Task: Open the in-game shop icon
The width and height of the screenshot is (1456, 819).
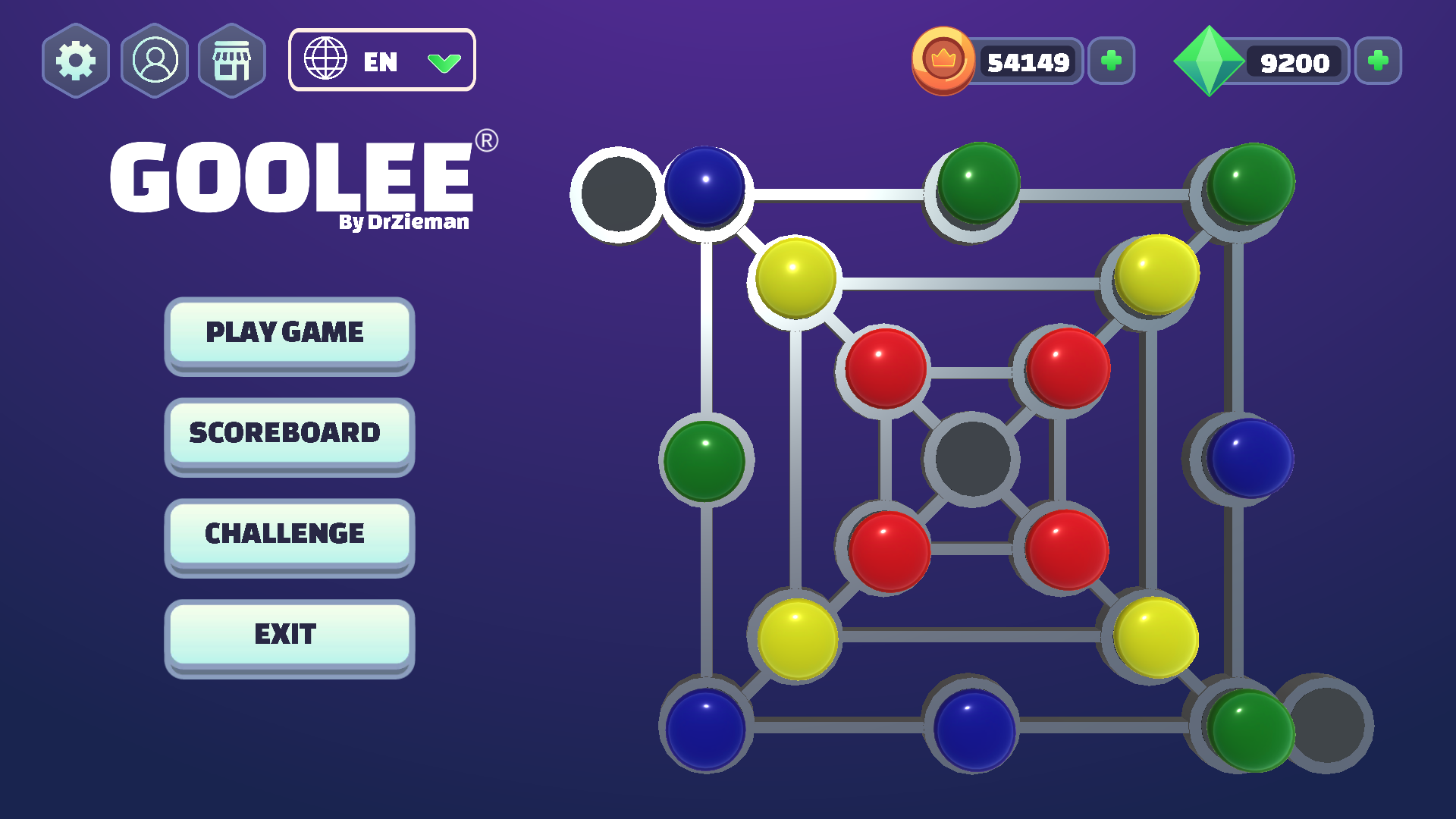Action: click(231, 61)
